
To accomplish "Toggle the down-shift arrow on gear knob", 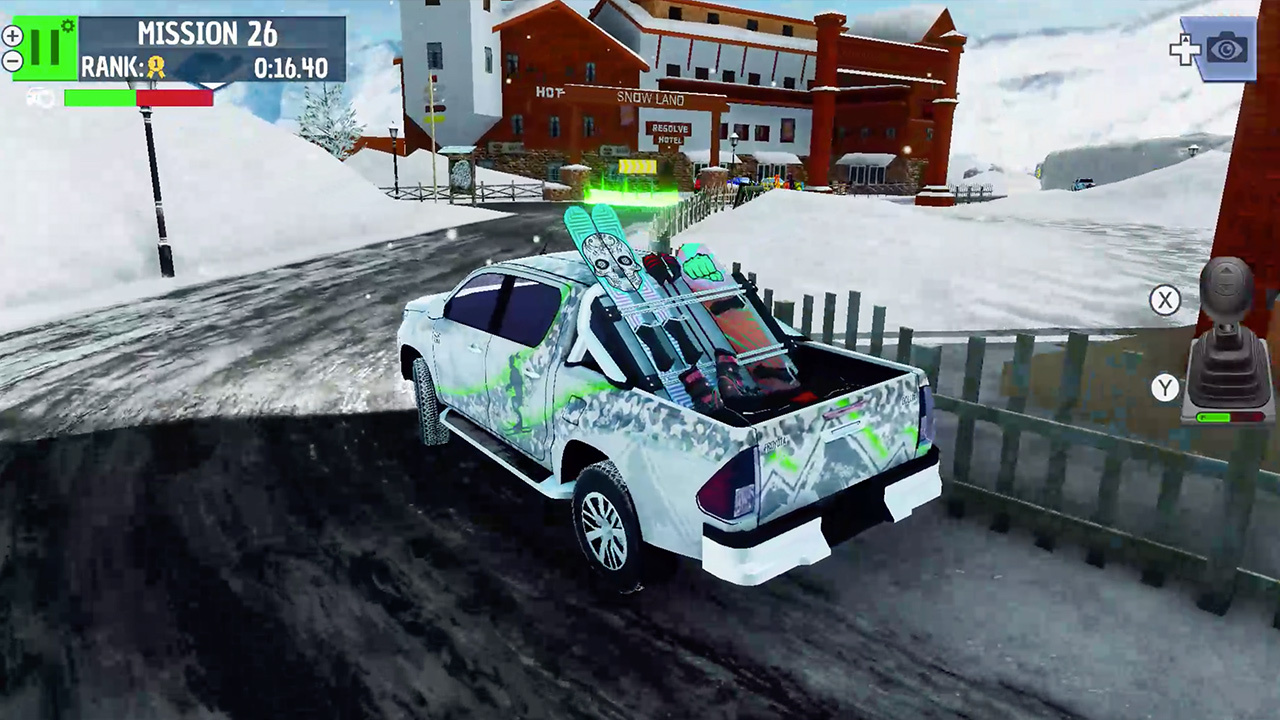I will tap(1225, 287).
